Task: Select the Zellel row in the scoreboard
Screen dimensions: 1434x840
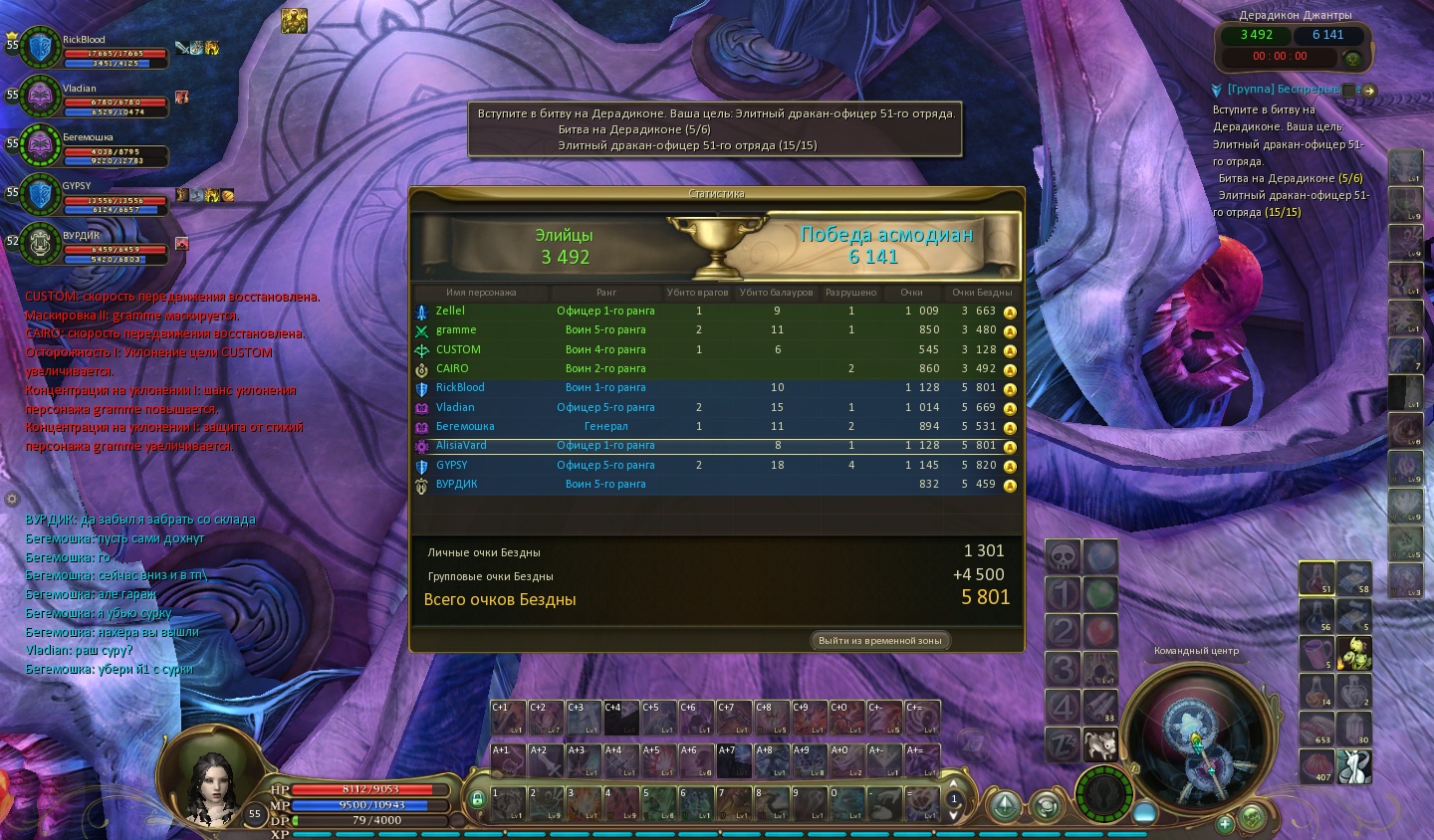Action: [717, 311]
